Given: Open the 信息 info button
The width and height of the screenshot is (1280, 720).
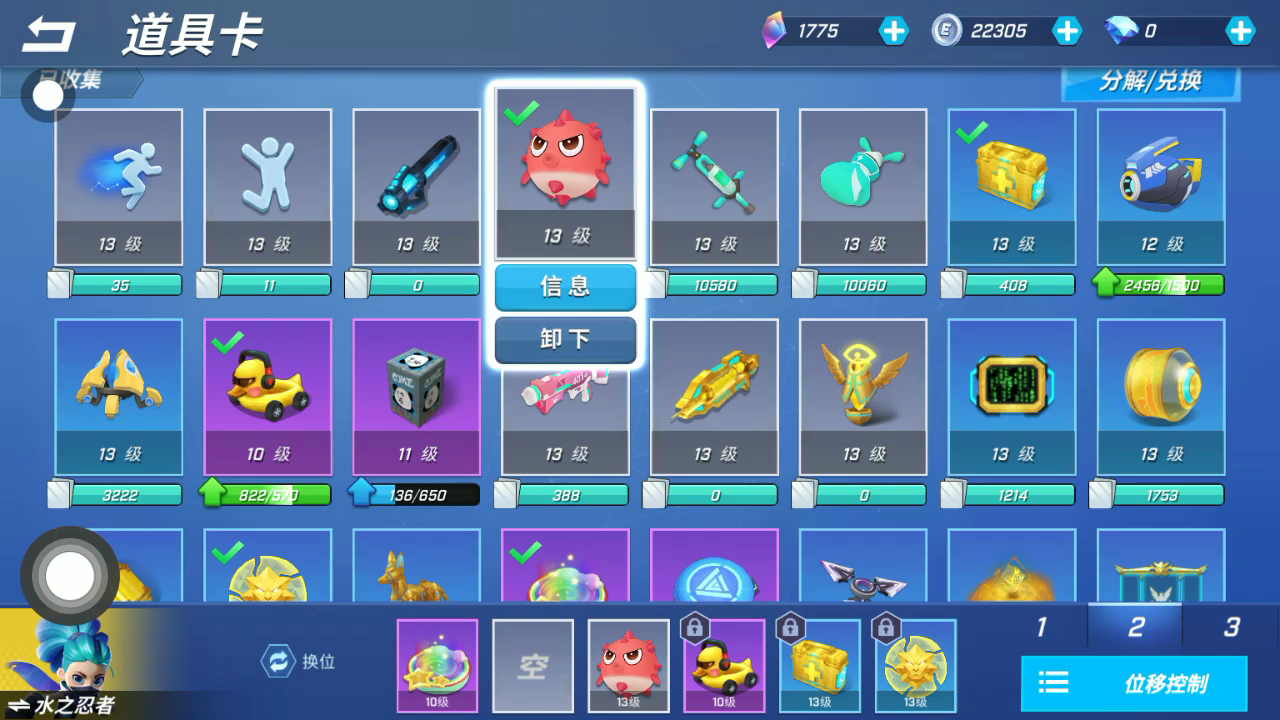Looking at the screenshot, I should [565, 287].
